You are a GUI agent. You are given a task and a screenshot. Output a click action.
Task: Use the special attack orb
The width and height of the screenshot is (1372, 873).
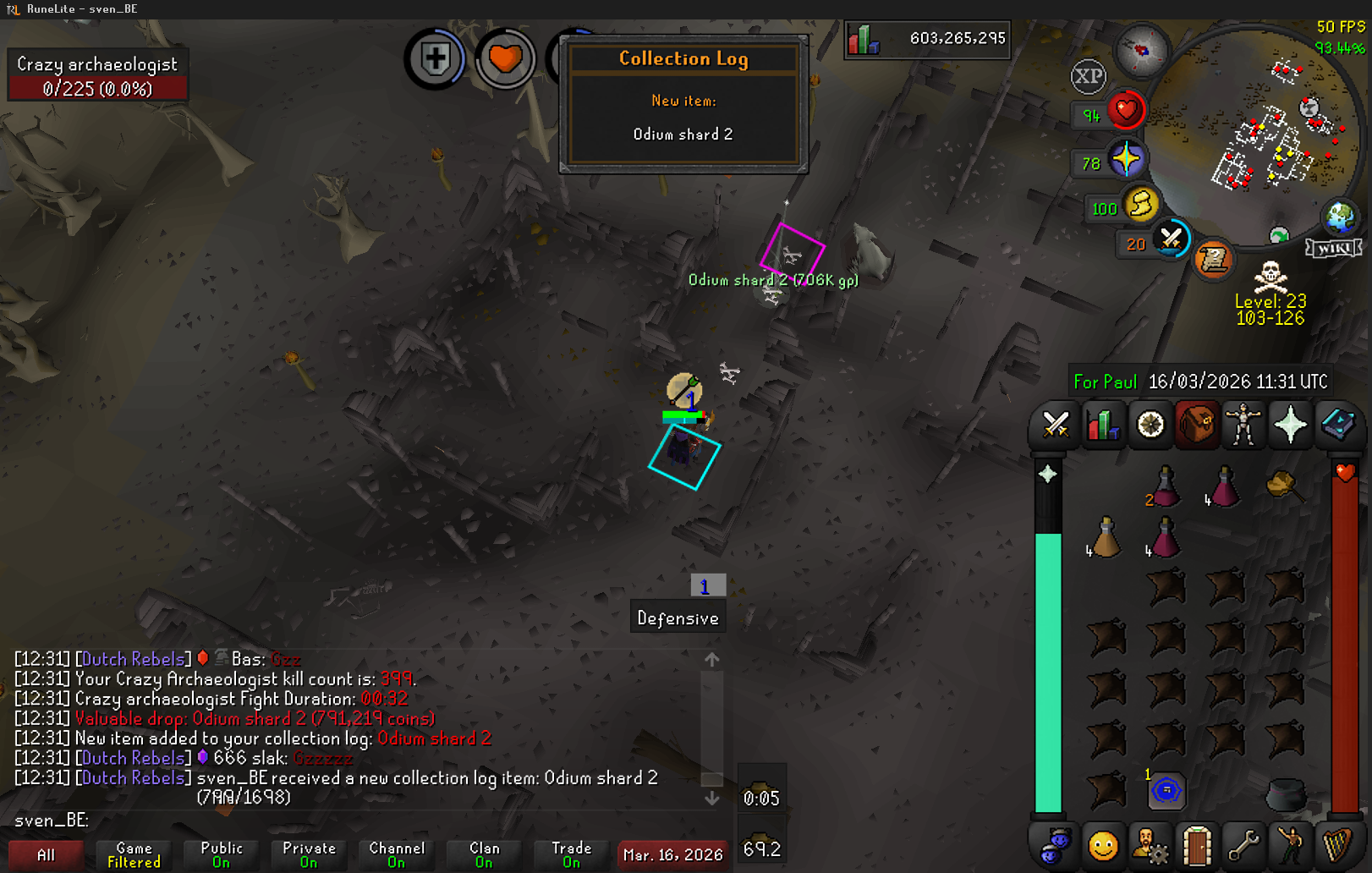(x=1172, y=239)
